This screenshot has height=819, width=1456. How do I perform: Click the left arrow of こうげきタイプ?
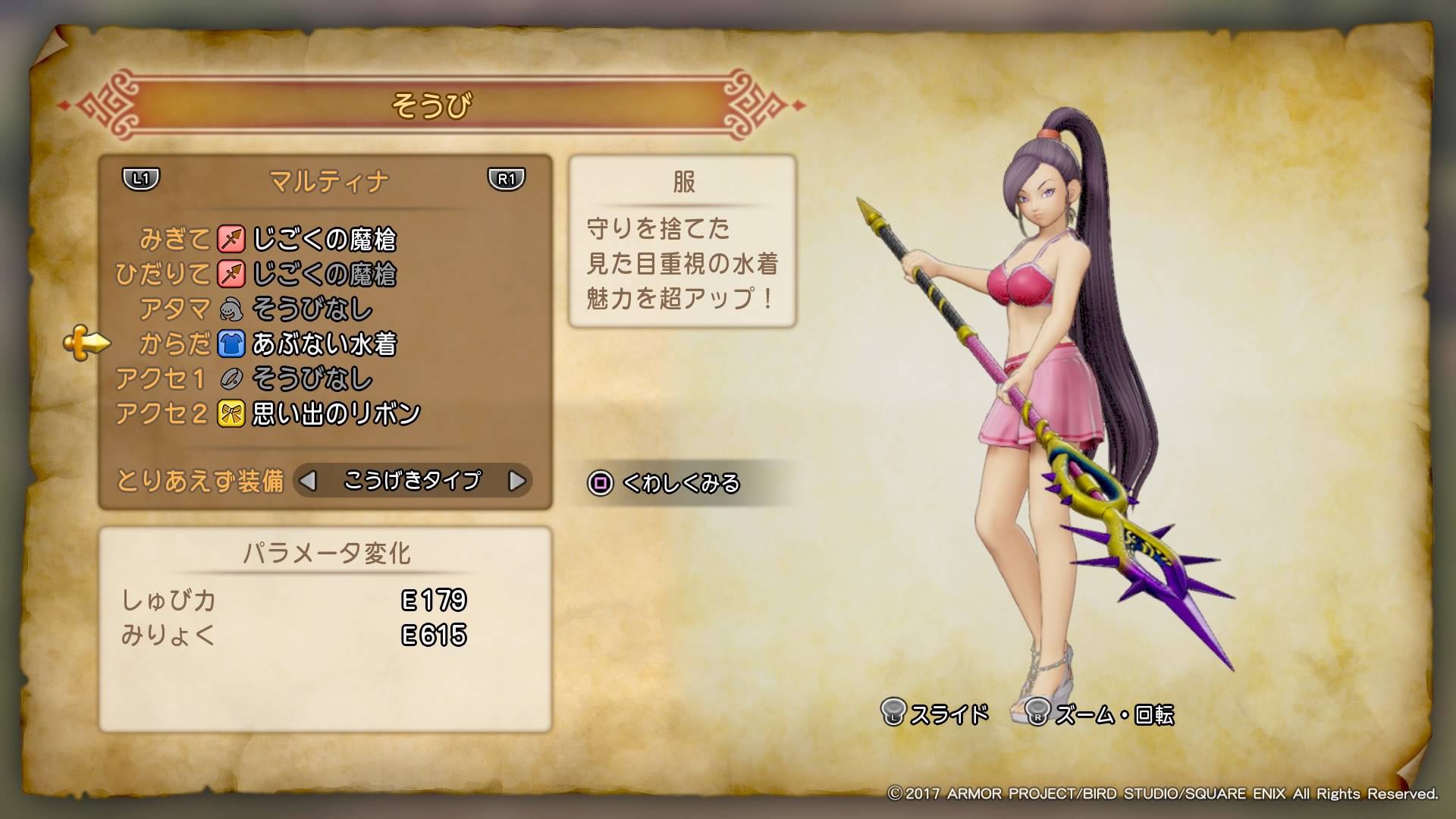point(307,481)
